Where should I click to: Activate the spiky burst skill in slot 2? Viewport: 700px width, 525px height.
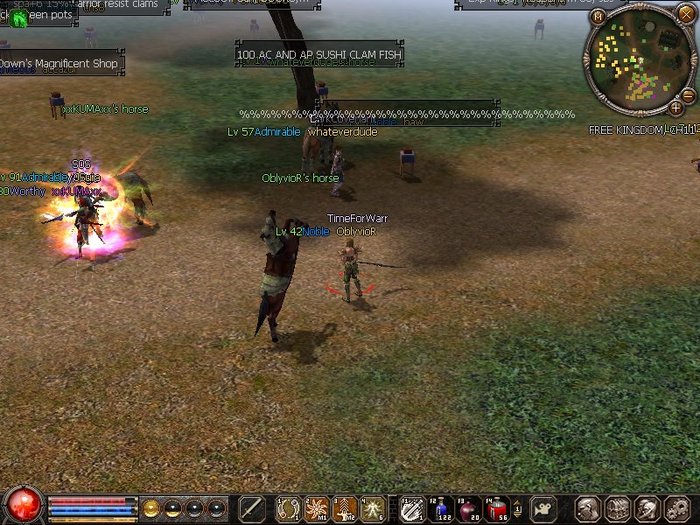(x=316, y=509)
